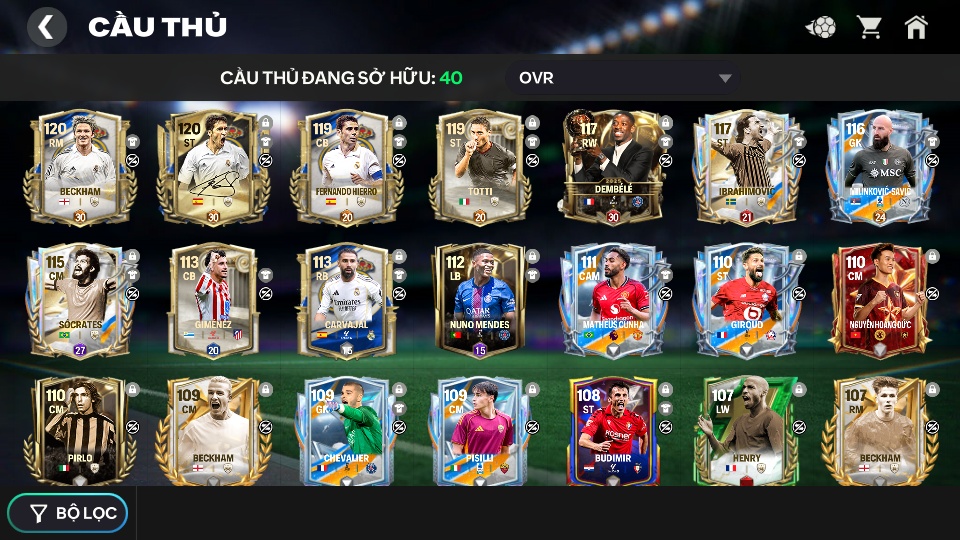Screen dimensions: 960x540
Task: Pick the Ibrahimović 117 ST card
Action: click(x=741, y=168)
